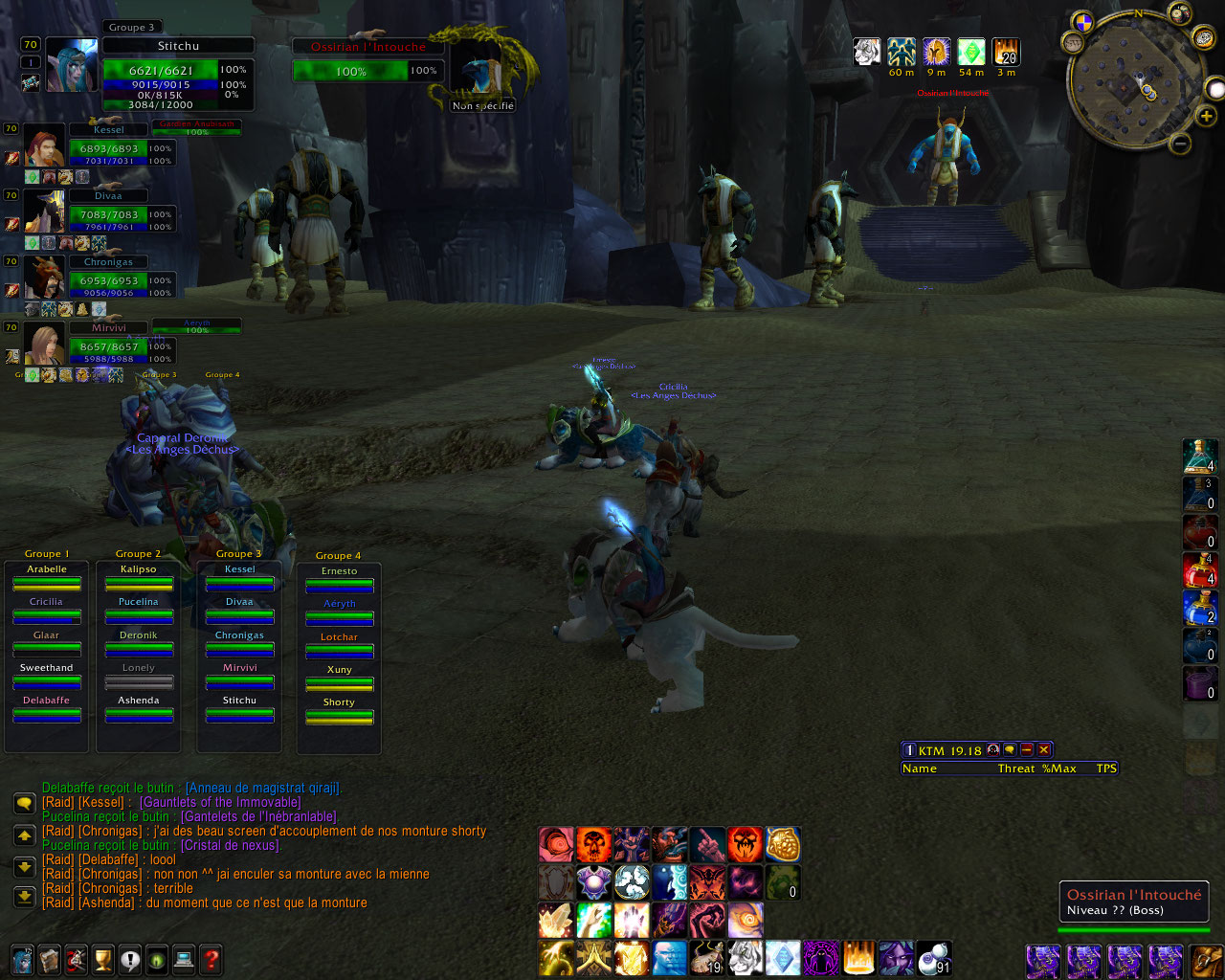Use the white tiger mount action button
Screen dimensions: 1225x980
click(744, 958)
